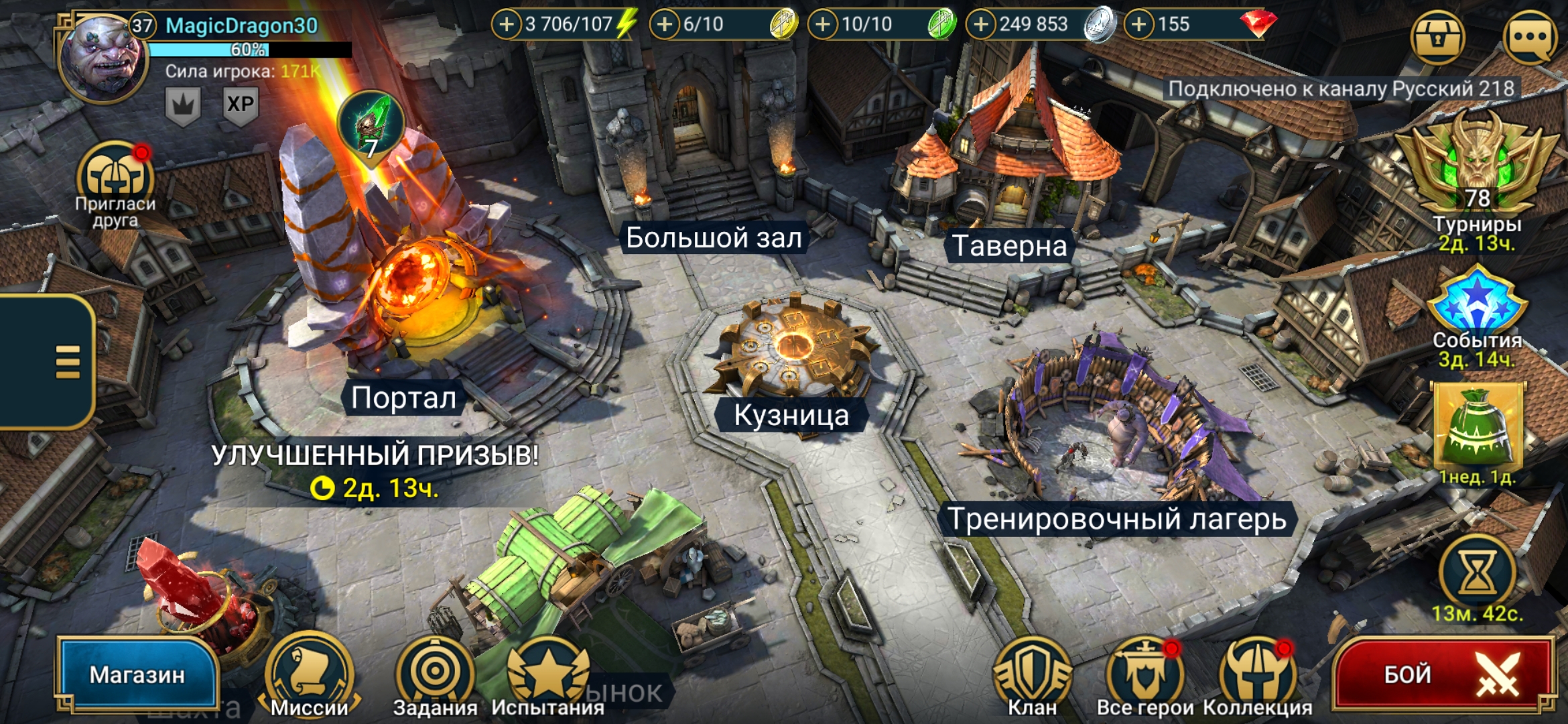Viewport: 1568px width, 724px height.
Task: Open the Миссии scroll icon
Action: coord(309,672)
